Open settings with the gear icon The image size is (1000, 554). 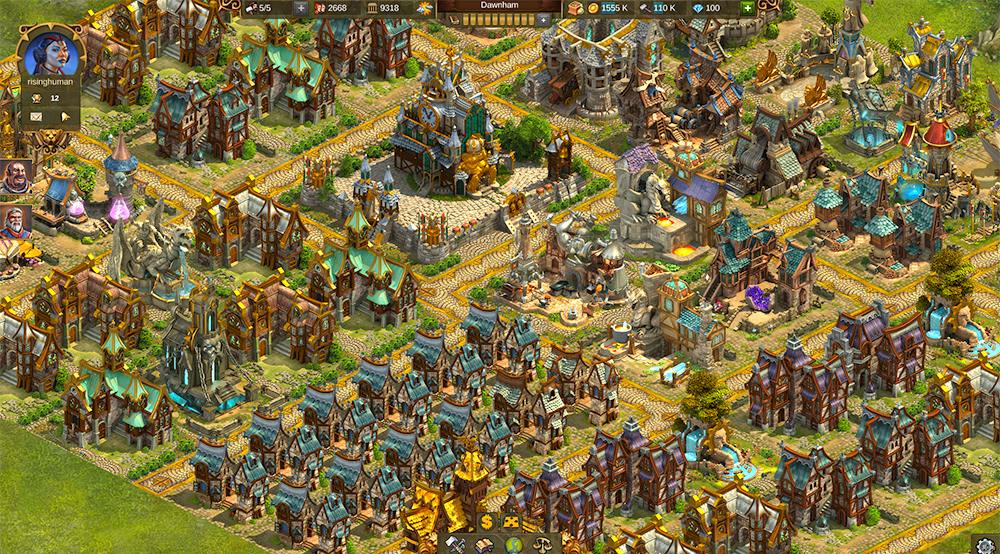click(x=987, y=543)
